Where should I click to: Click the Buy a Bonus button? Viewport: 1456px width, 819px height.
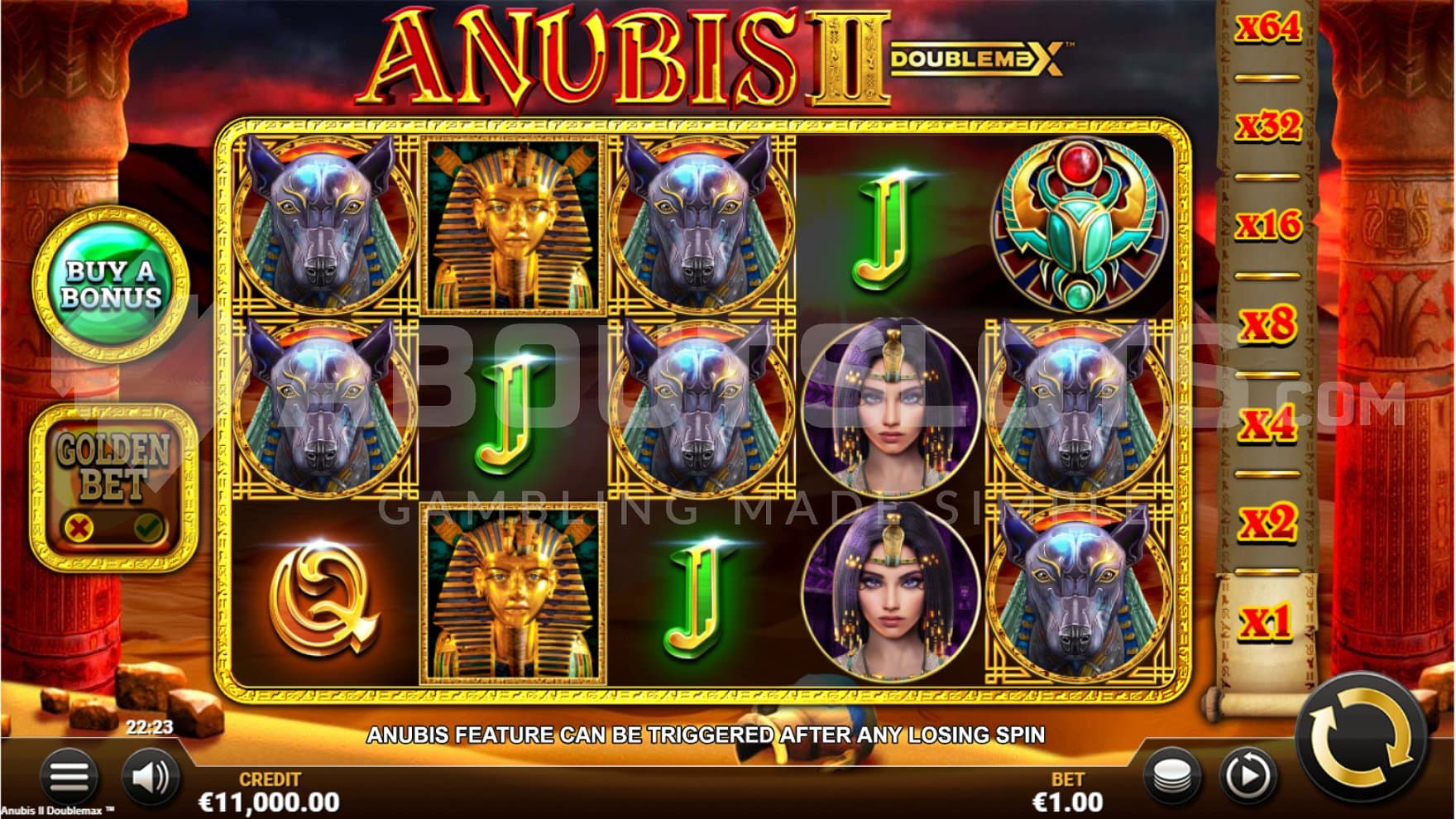(x=111, y=285)
